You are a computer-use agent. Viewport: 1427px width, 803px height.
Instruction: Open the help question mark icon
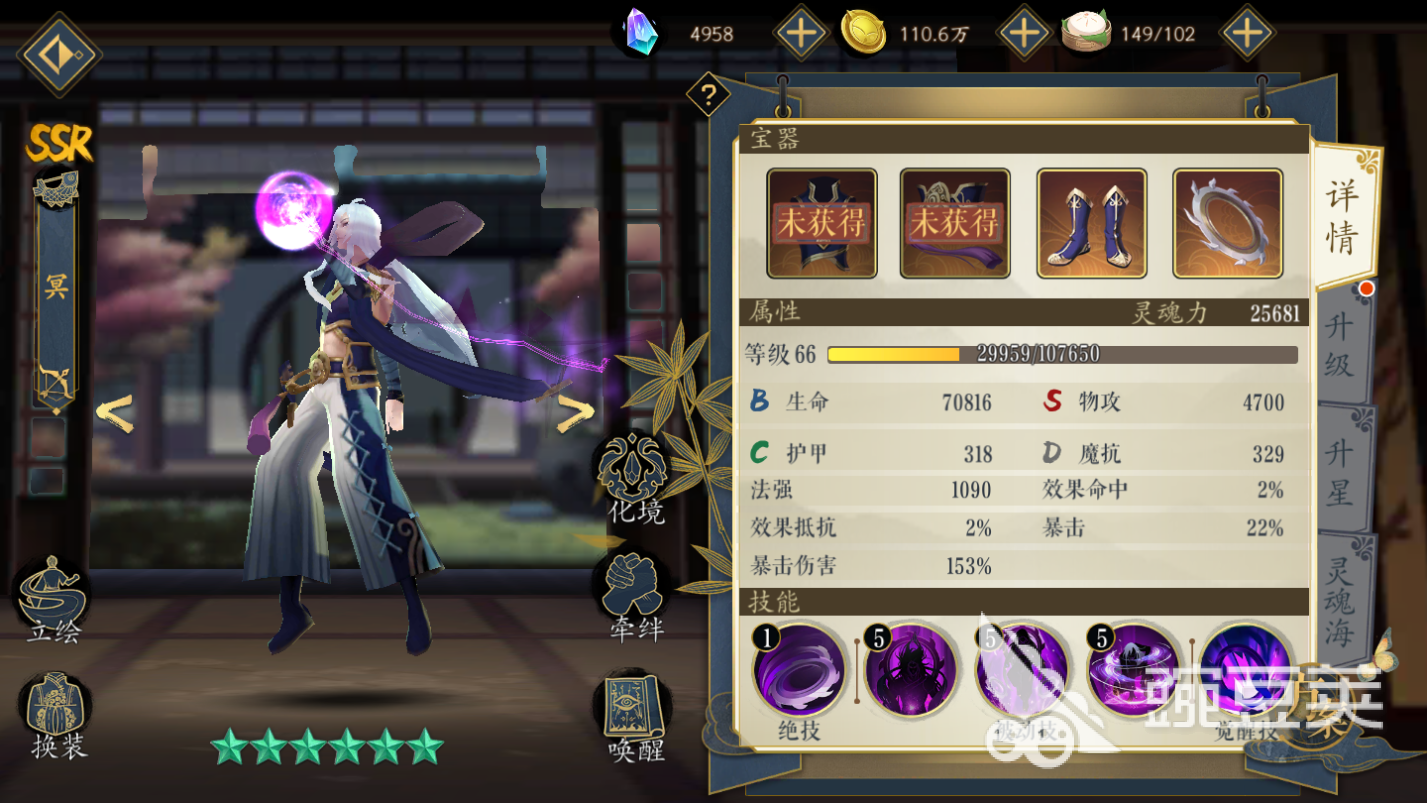click(x=709, y=95)
